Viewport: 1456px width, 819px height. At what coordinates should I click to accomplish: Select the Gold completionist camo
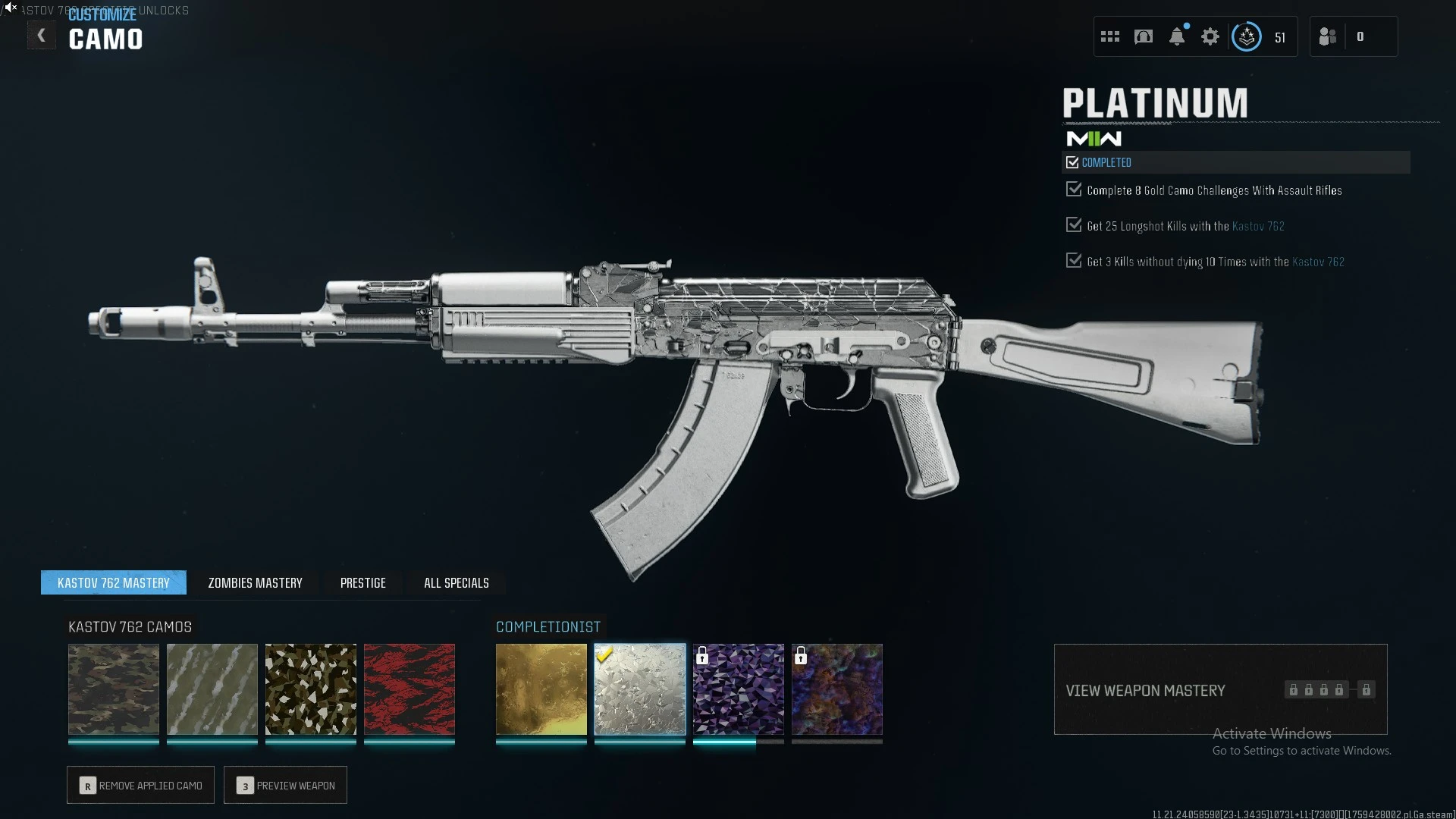click(x=541, y=689)
